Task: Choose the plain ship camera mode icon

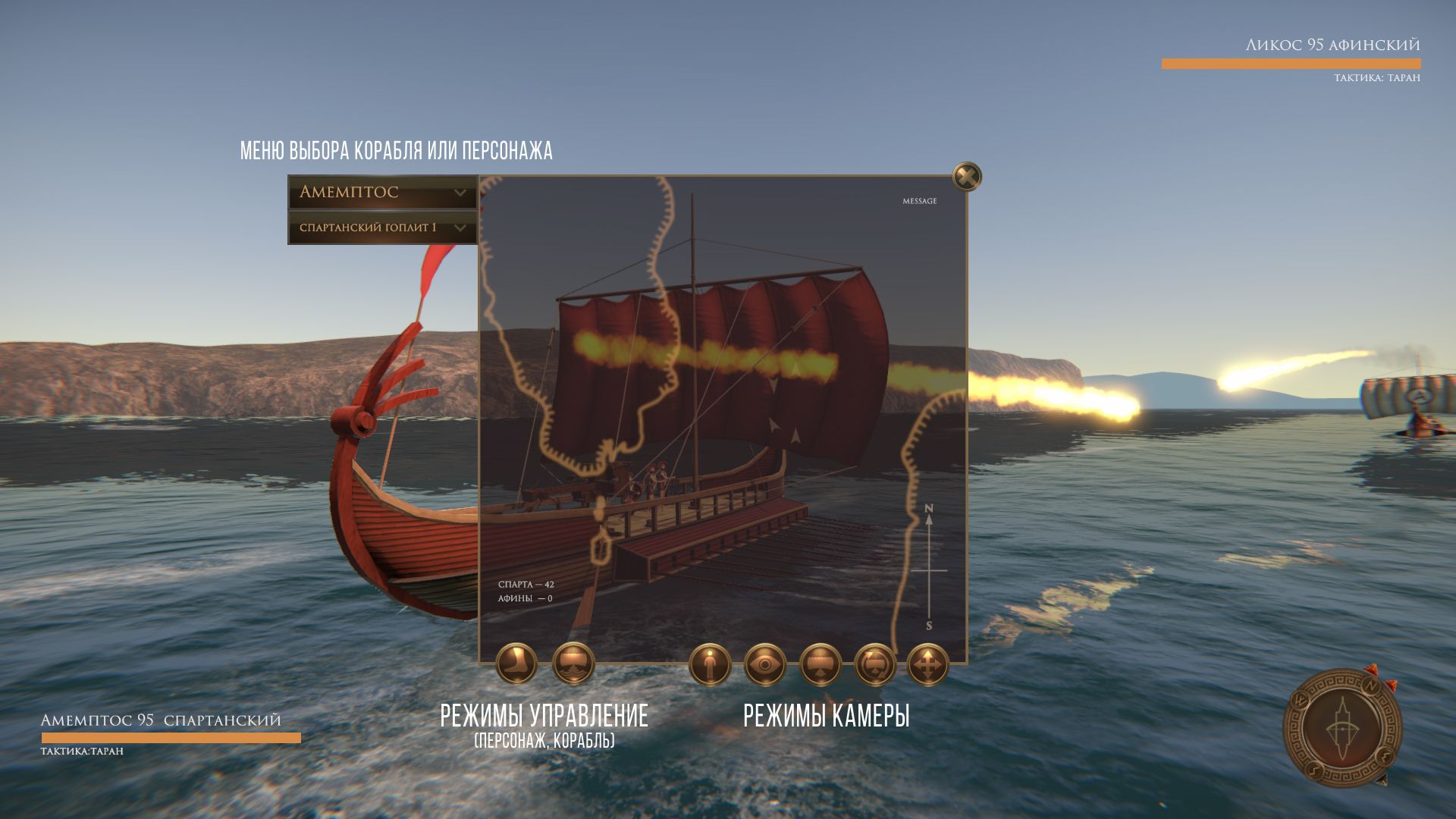Action: (x=821, y=665)
